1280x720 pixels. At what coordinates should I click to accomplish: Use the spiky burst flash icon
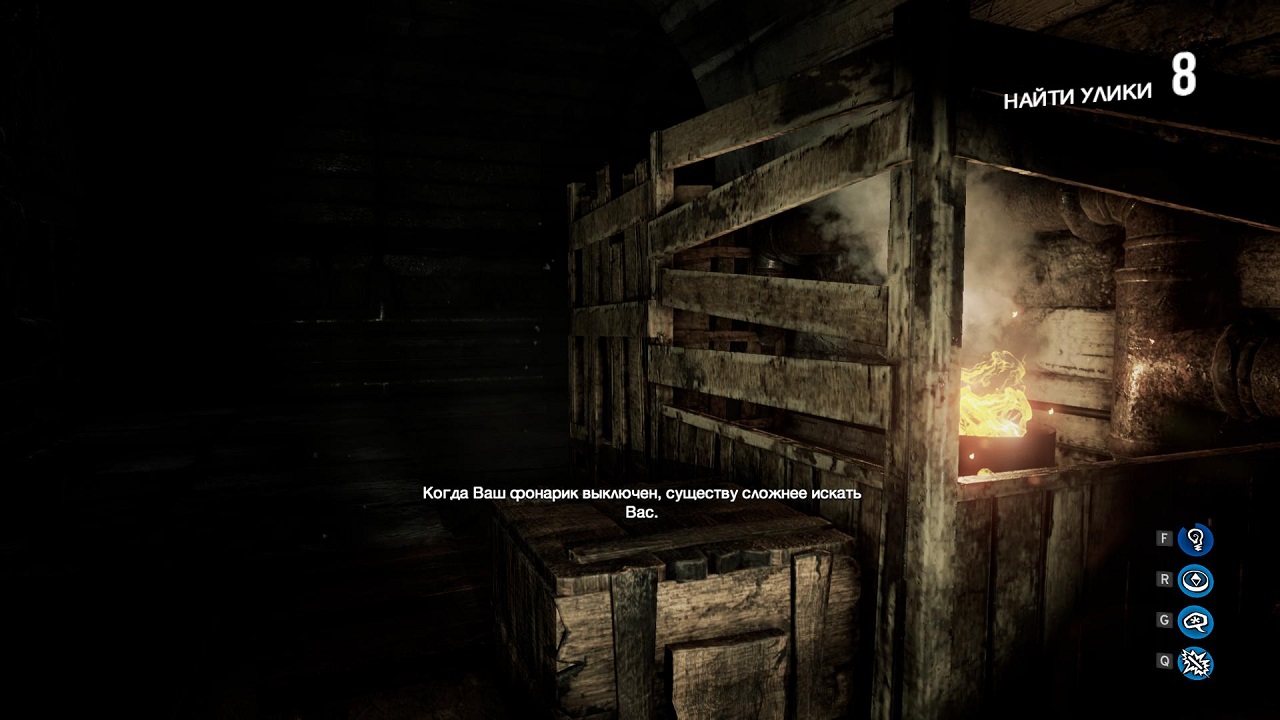1195,662
